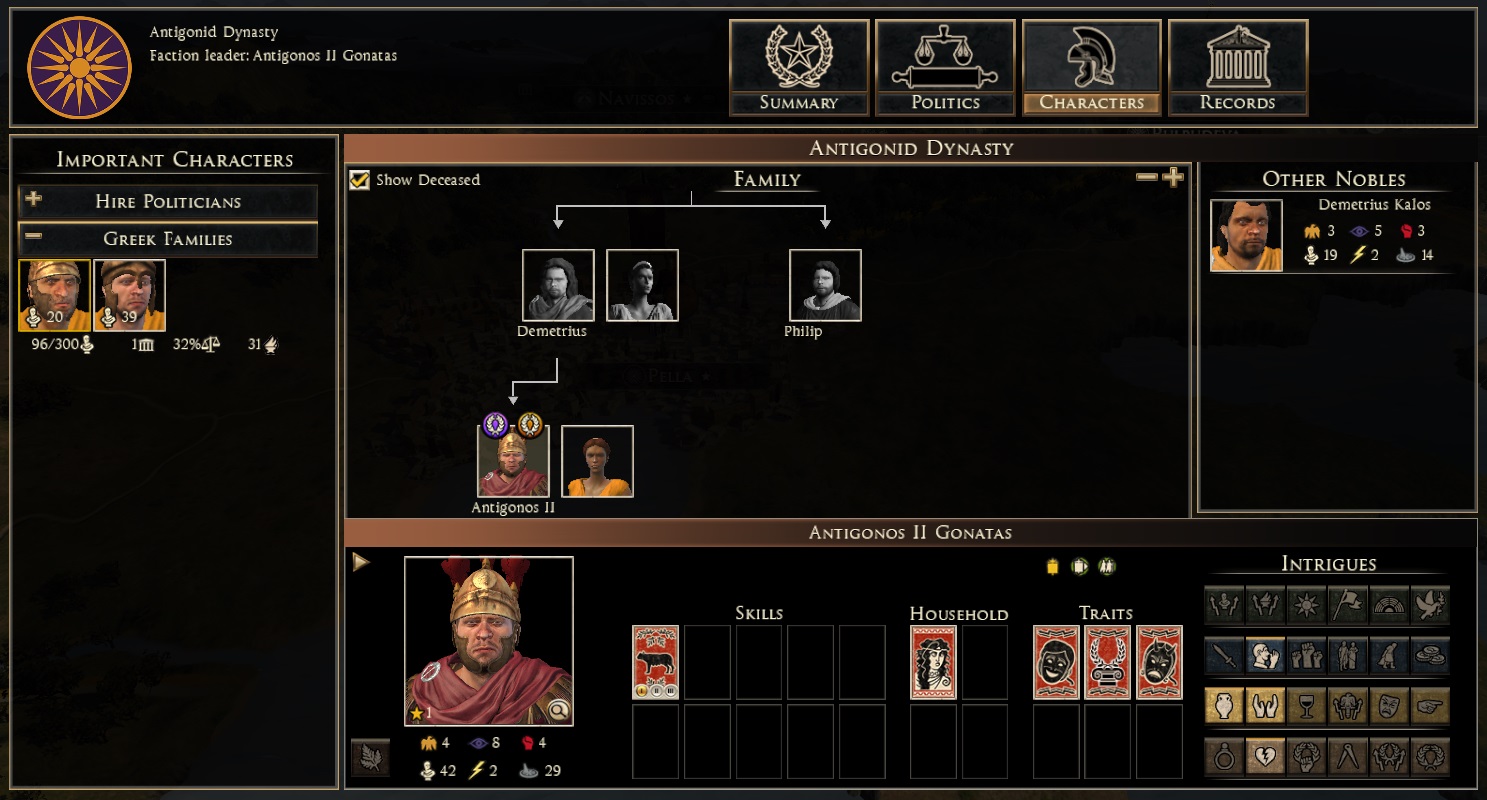Select the household woman card
The image size is (1487, 800).
(933, 662)
